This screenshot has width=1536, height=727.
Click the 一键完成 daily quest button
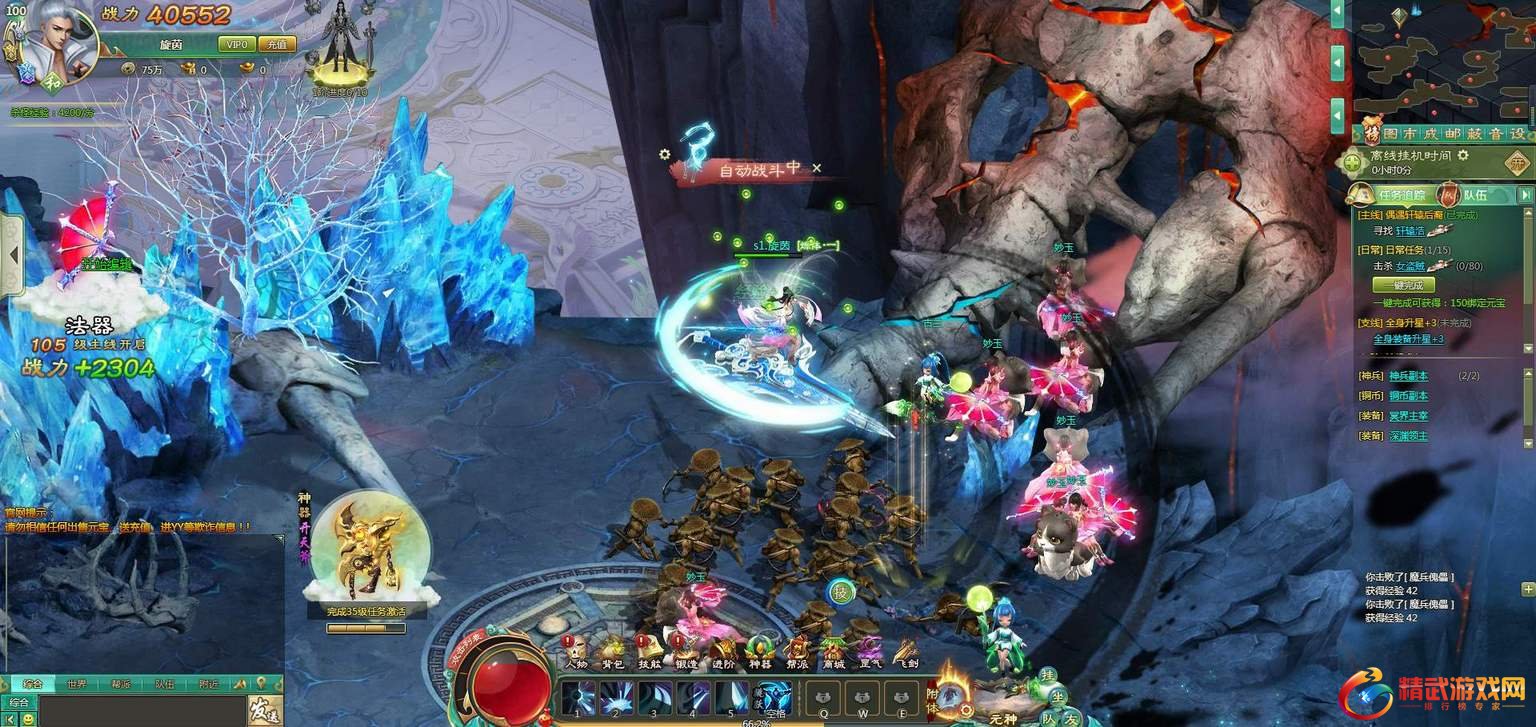tap(1403, 285)
